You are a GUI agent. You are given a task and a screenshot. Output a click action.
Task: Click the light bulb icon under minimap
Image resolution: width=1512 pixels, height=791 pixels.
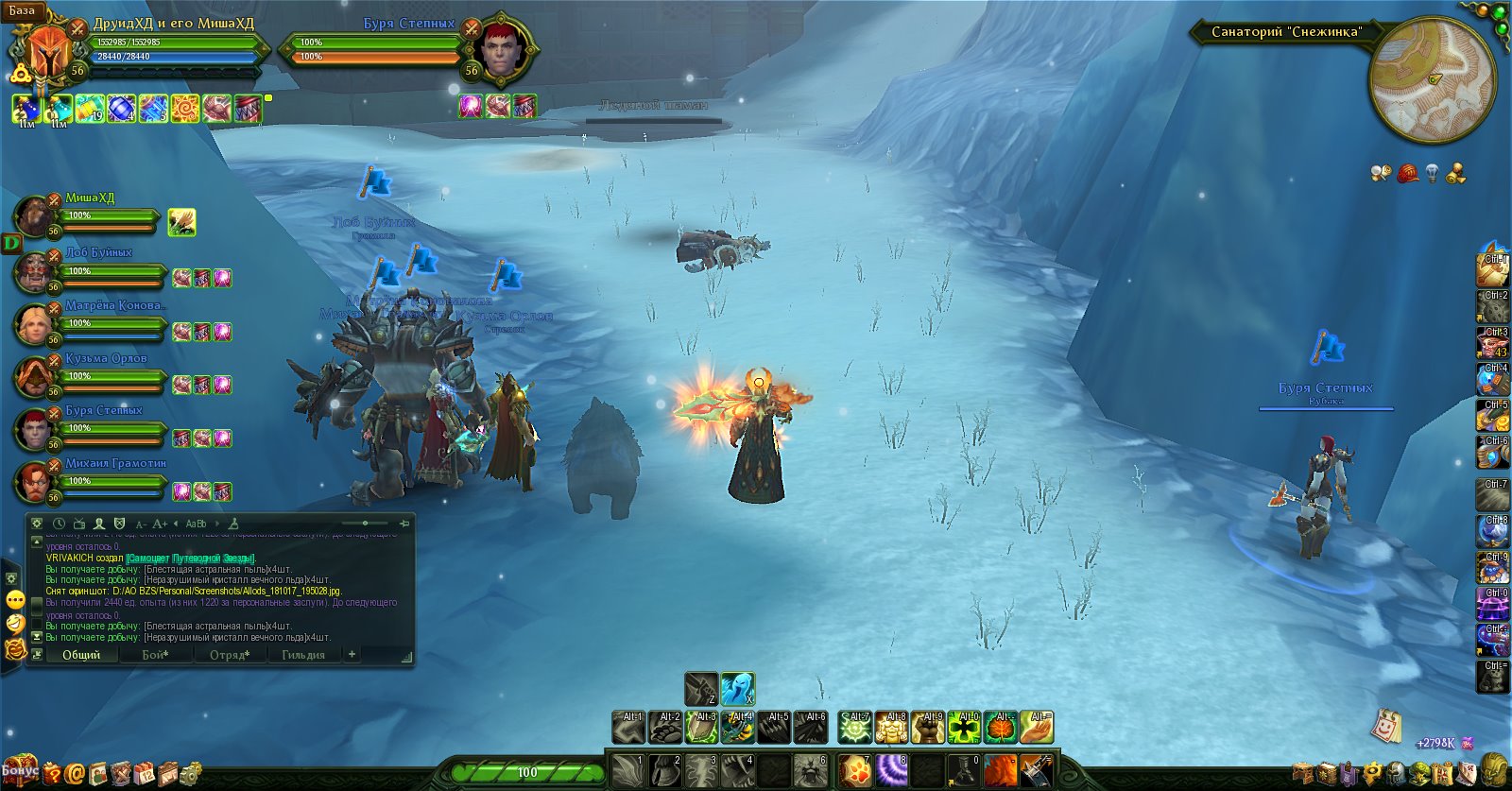pyautogui.click(x=1433, y=173)
